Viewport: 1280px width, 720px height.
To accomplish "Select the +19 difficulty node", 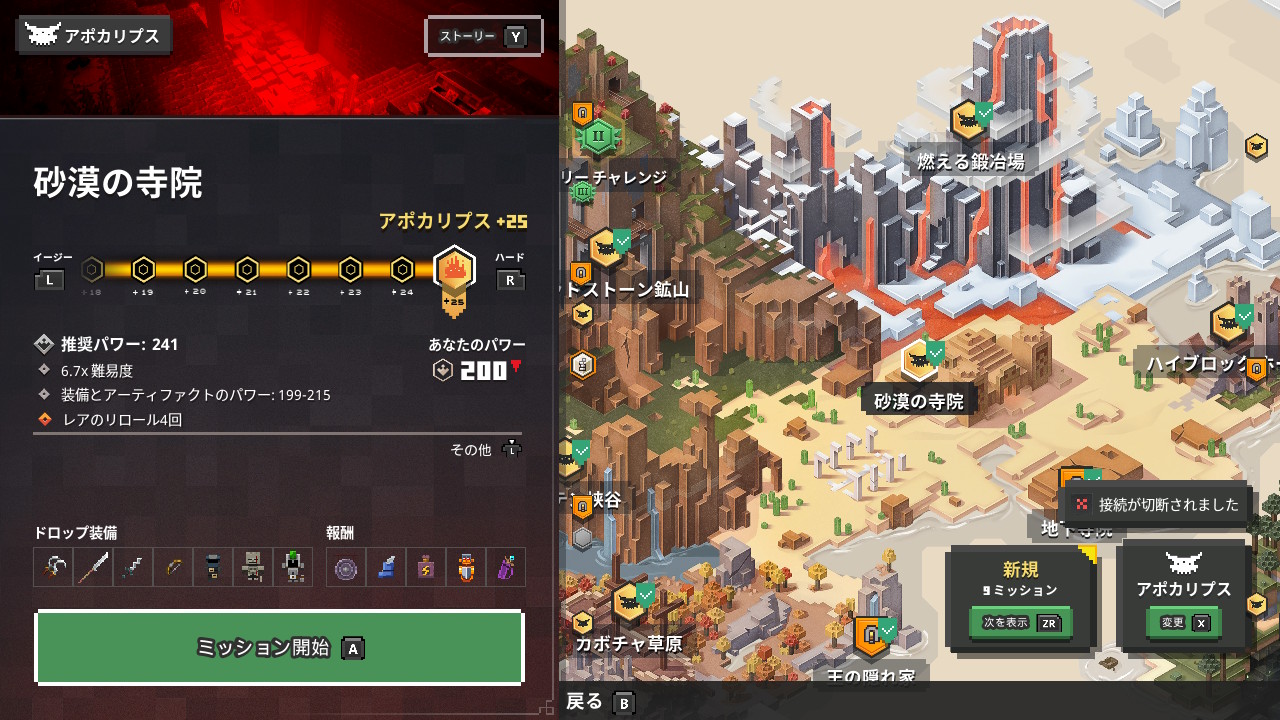I will [143, 269].
